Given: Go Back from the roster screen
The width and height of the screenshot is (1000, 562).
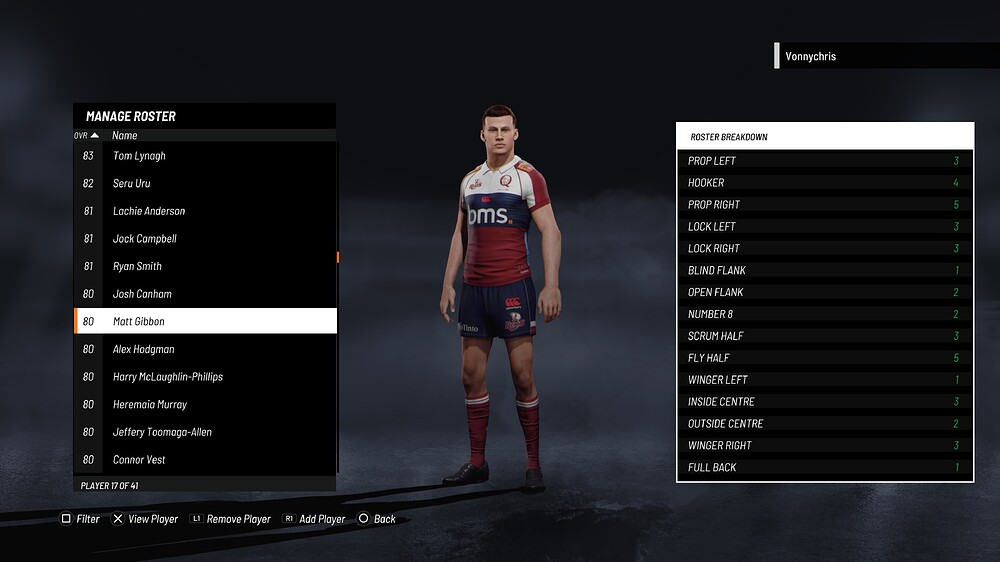Looking at the screenshot, I should point(377,519).
